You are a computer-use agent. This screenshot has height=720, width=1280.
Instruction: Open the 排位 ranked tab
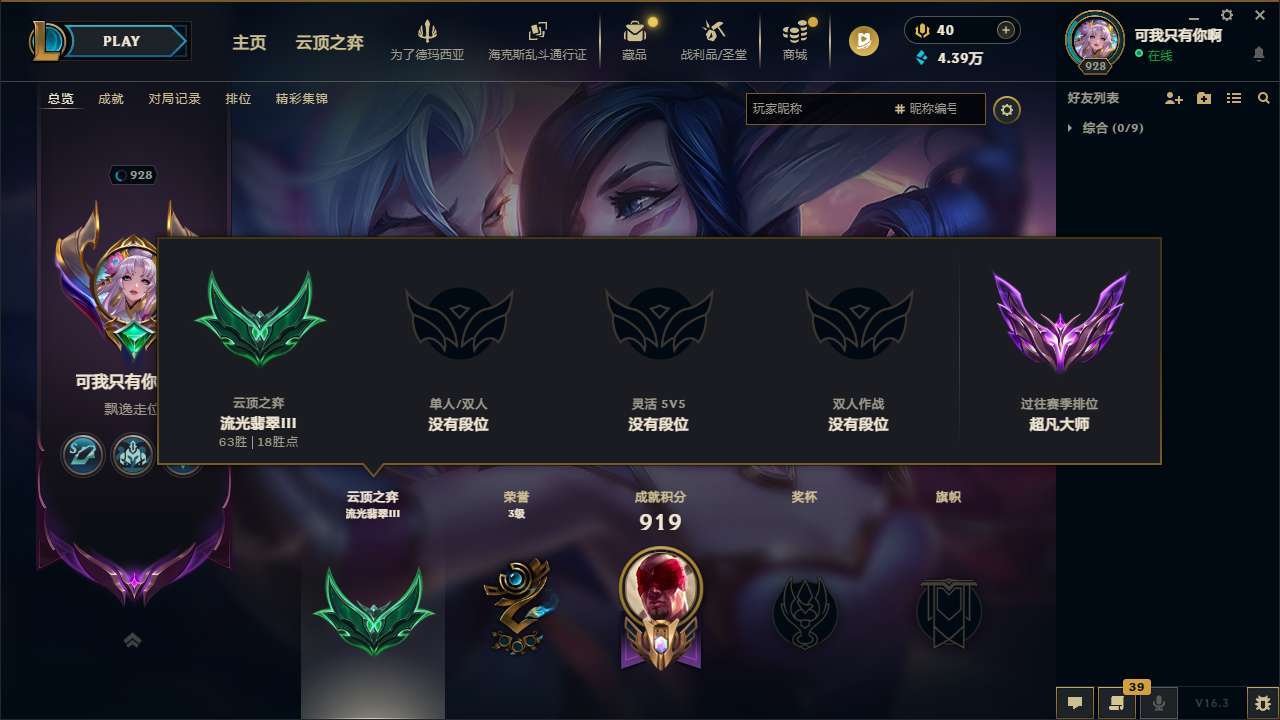(x=238, y=99)
